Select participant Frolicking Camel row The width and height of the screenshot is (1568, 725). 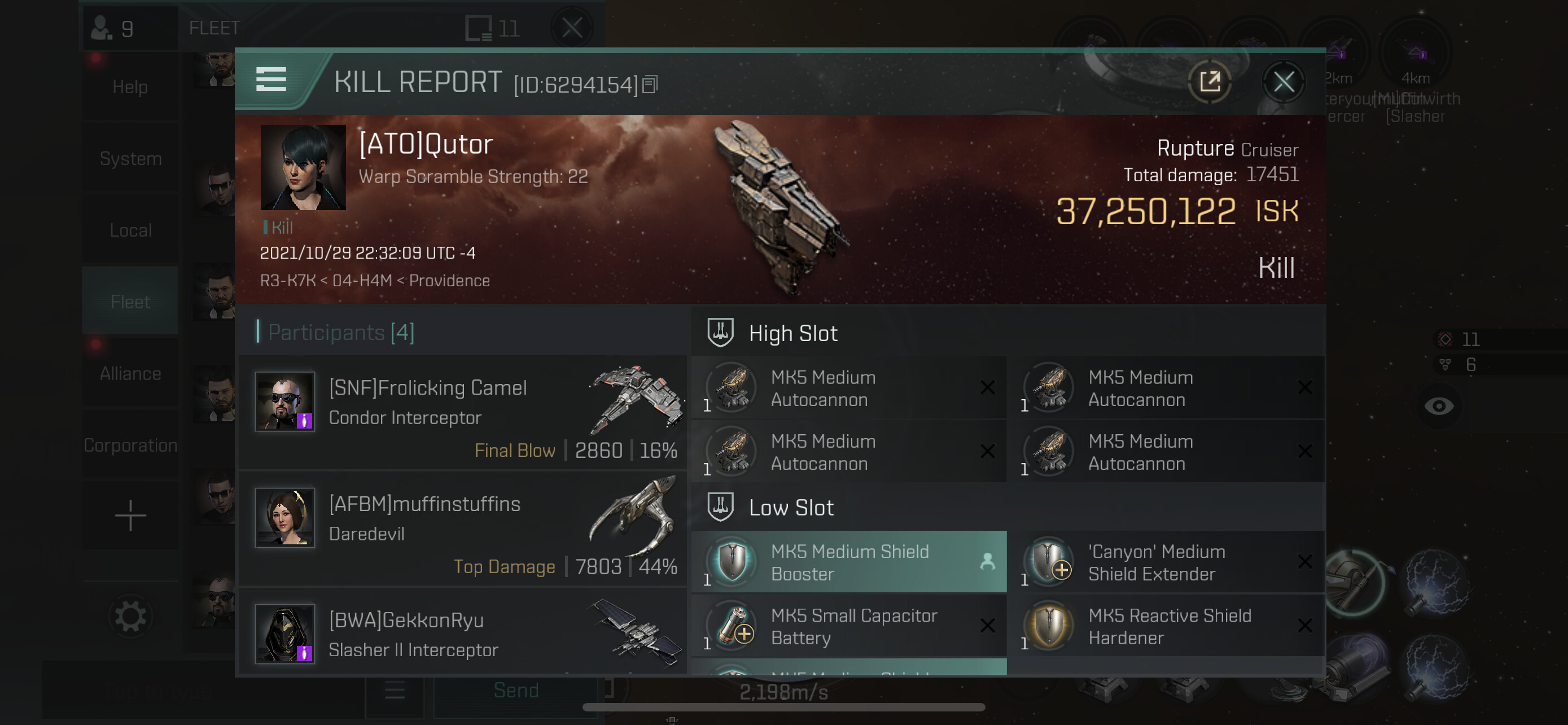pyautogui.click(x=463, y=413)
